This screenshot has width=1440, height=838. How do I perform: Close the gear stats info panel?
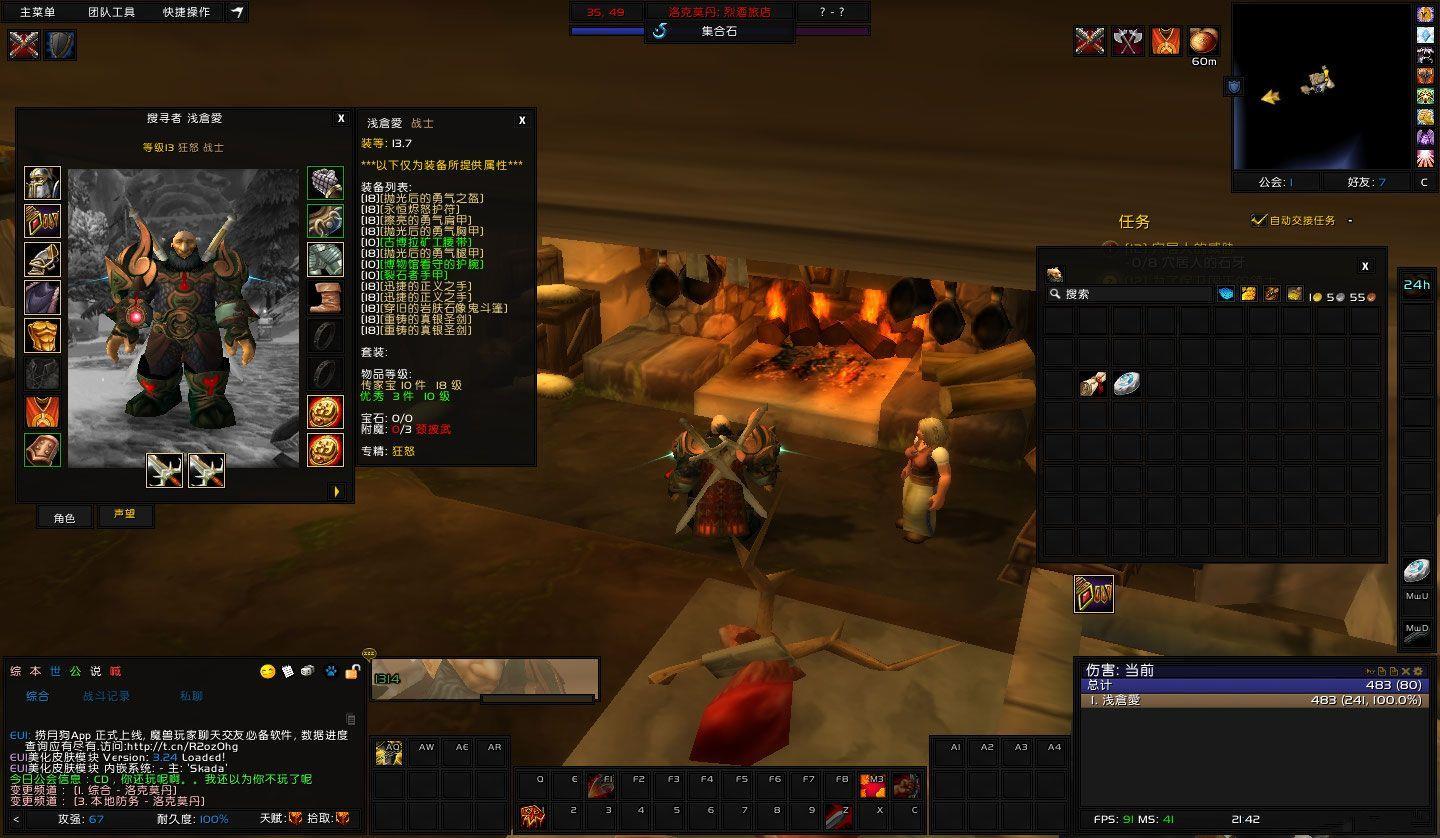point(522,121)
